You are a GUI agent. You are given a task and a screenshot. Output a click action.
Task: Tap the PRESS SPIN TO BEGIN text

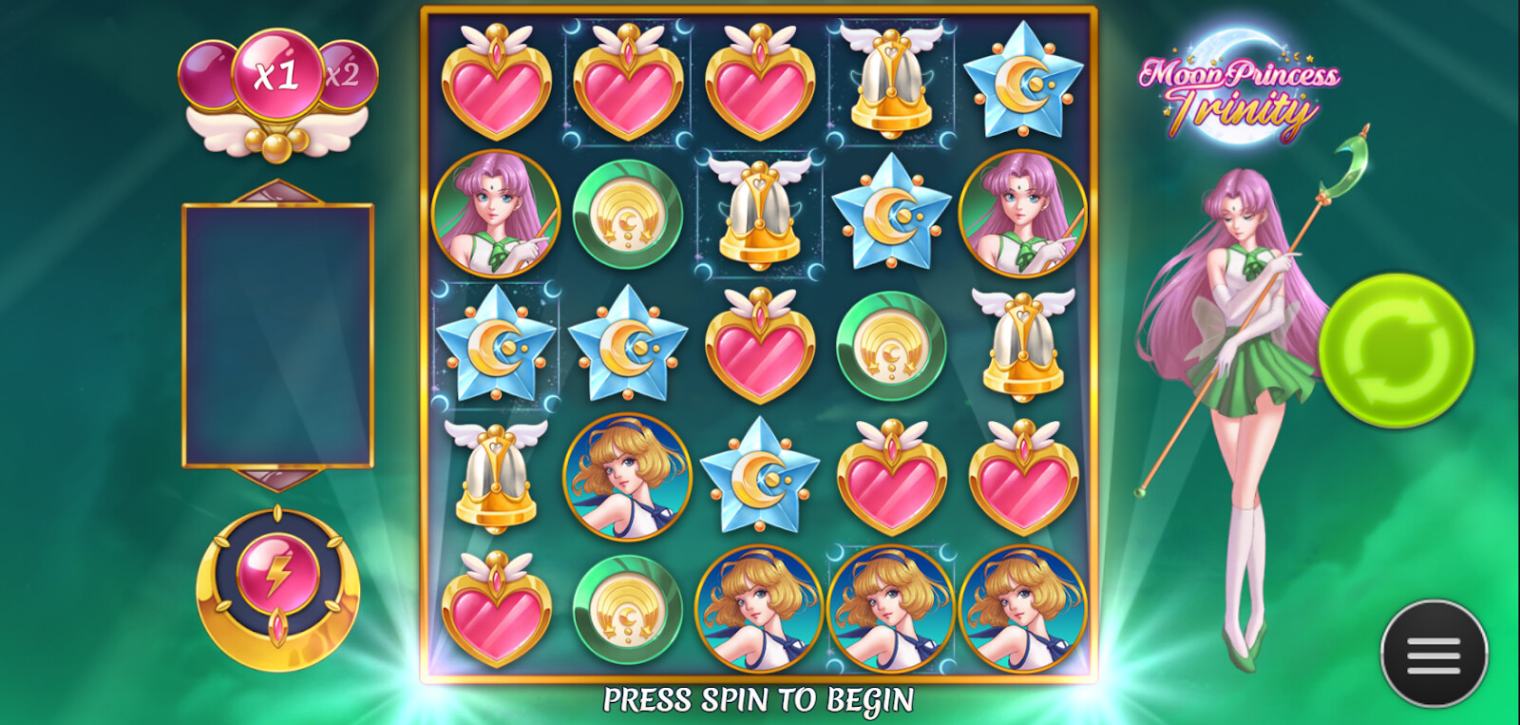point(760,698)
